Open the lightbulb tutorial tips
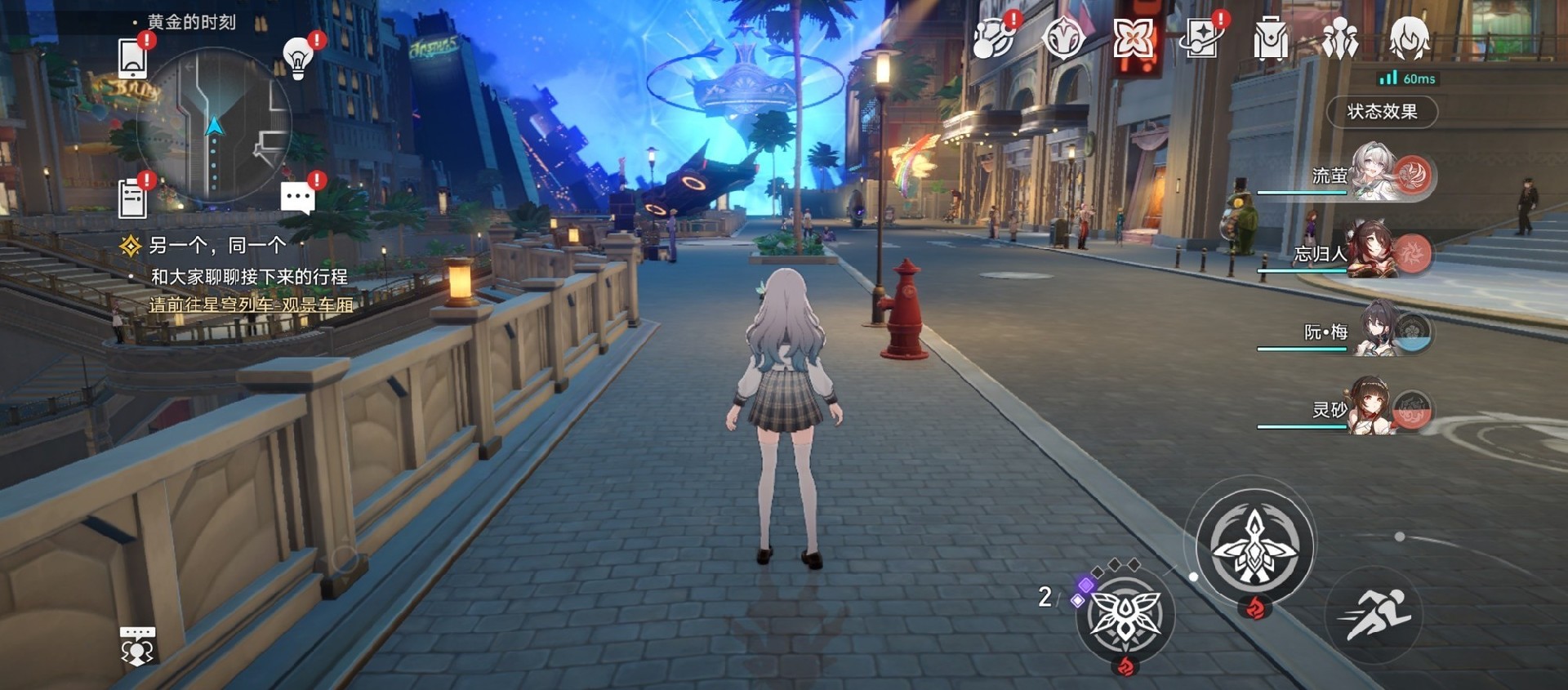The height and width of the screenshot is (690, 1568). 299,57
